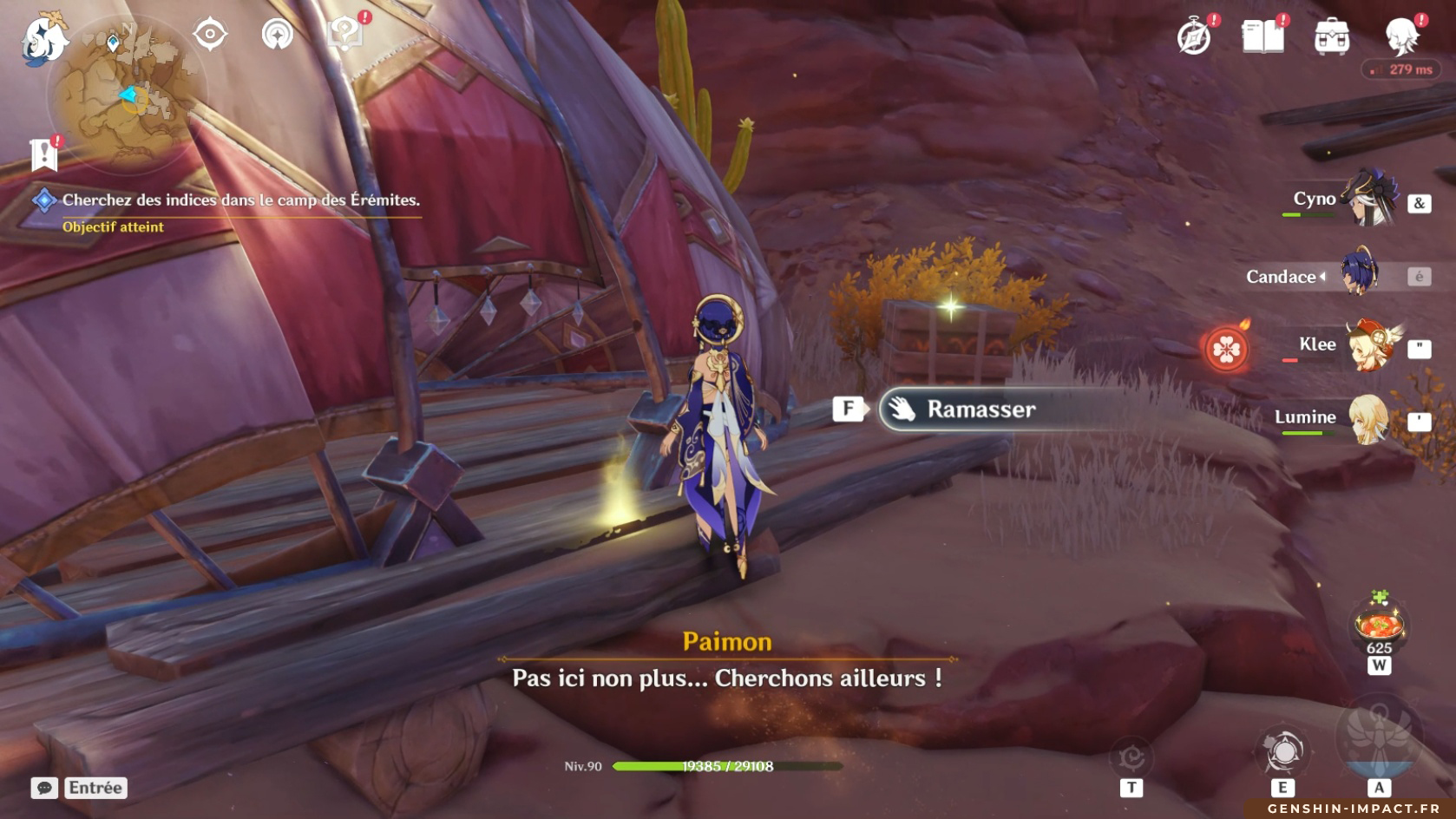Switch to party member Cyno
Image resolution: width=1456 pixels, height=819 pixels.
coord(1367,200)
